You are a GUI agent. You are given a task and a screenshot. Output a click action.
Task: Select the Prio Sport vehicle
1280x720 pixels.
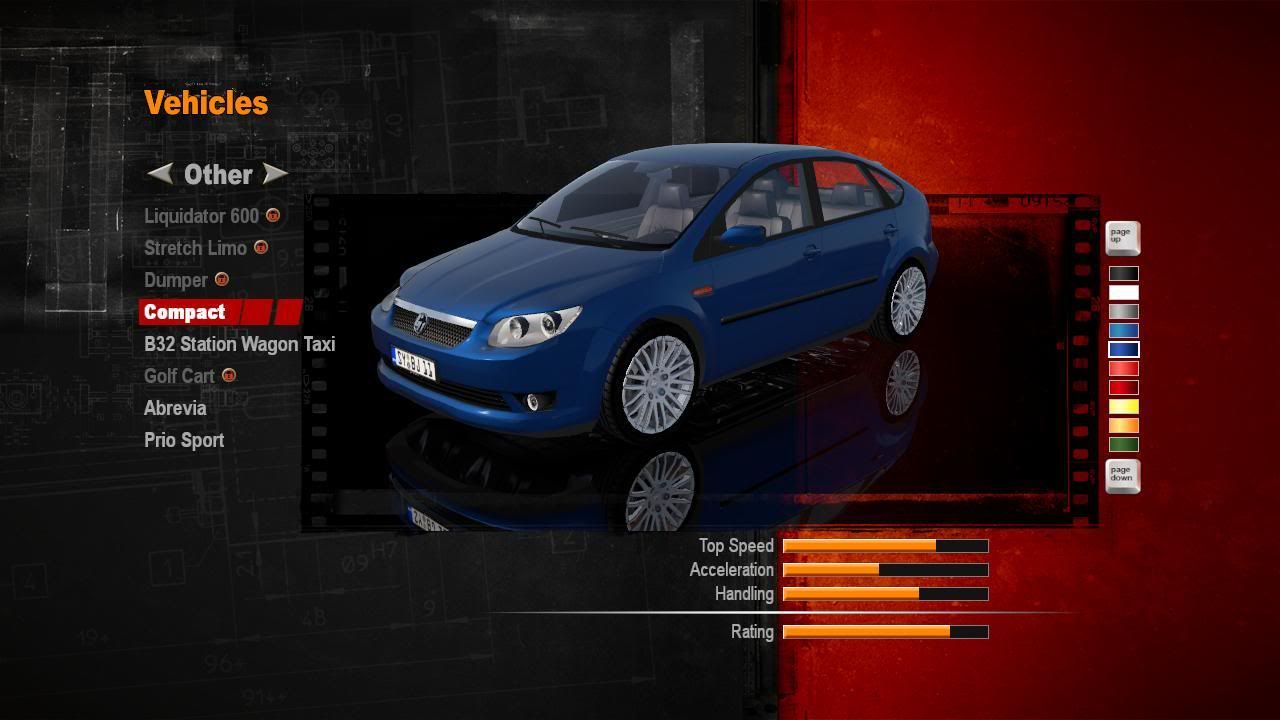pyautogui.click(x=184, y=440)
